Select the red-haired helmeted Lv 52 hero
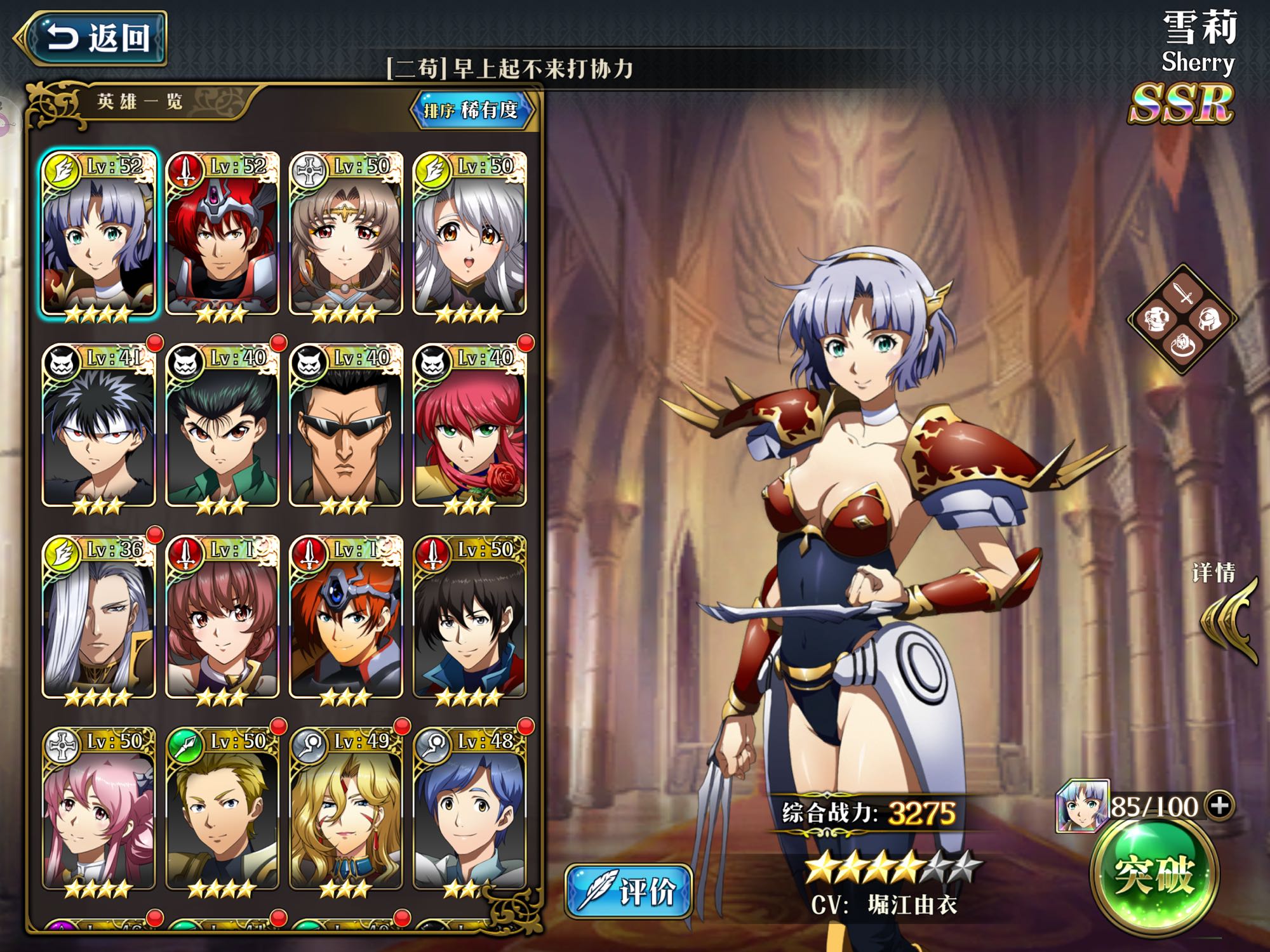Viewport: 1270px width, 952px height. [222, 235]
